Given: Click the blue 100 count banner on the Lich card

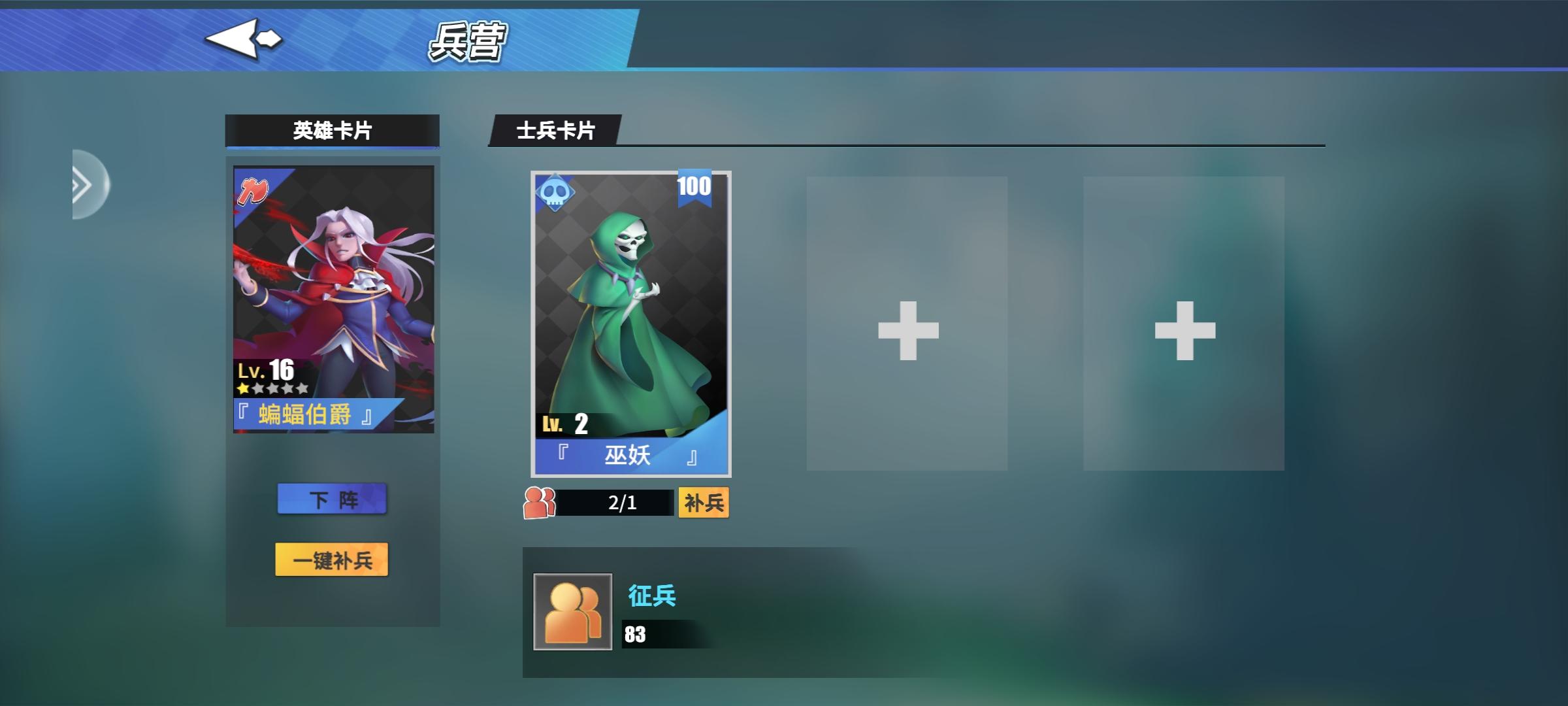Looking at the screenshot, I should pos(694,188).
